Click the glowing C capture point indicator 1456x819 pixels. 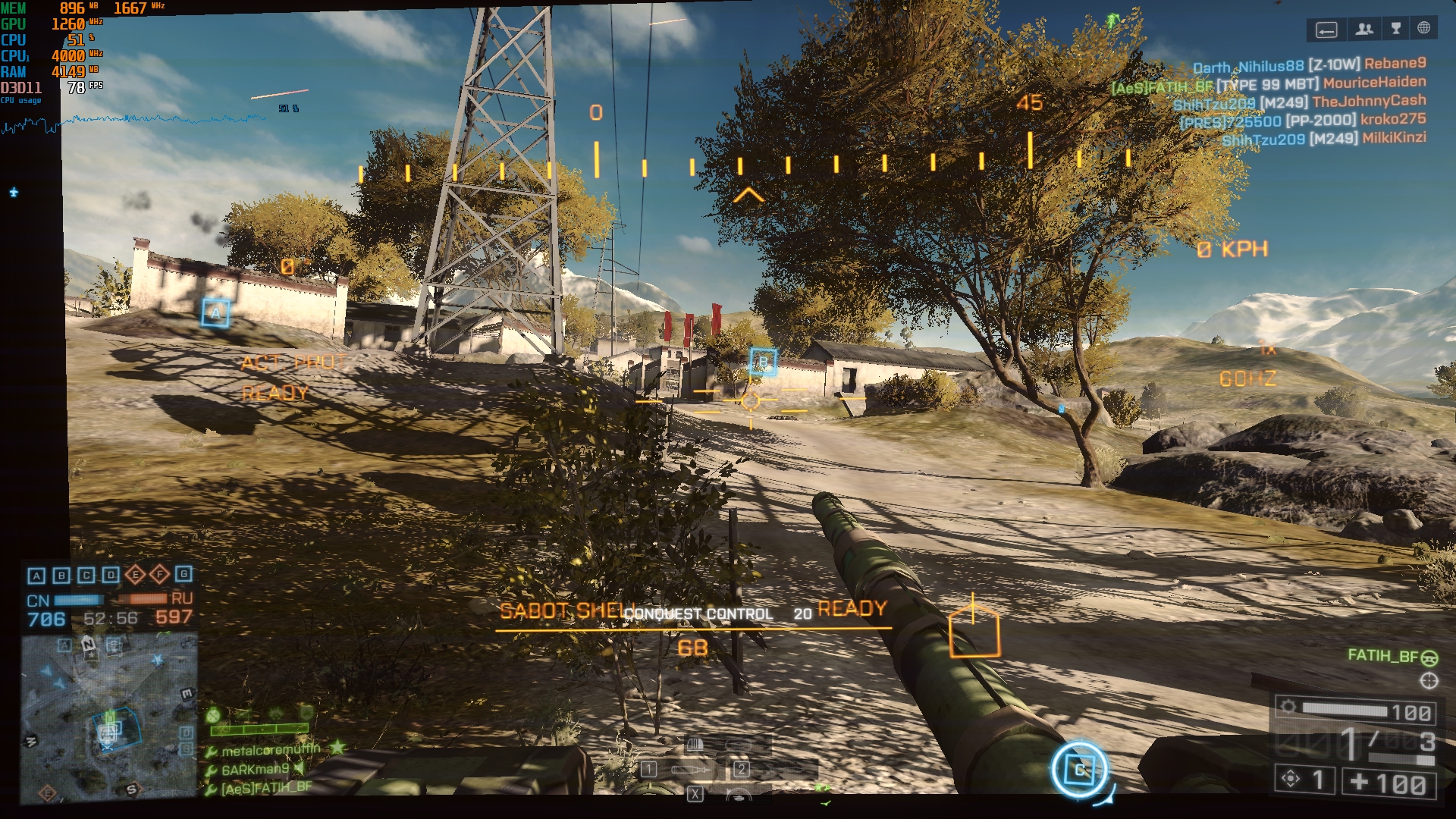point(1079,770)
